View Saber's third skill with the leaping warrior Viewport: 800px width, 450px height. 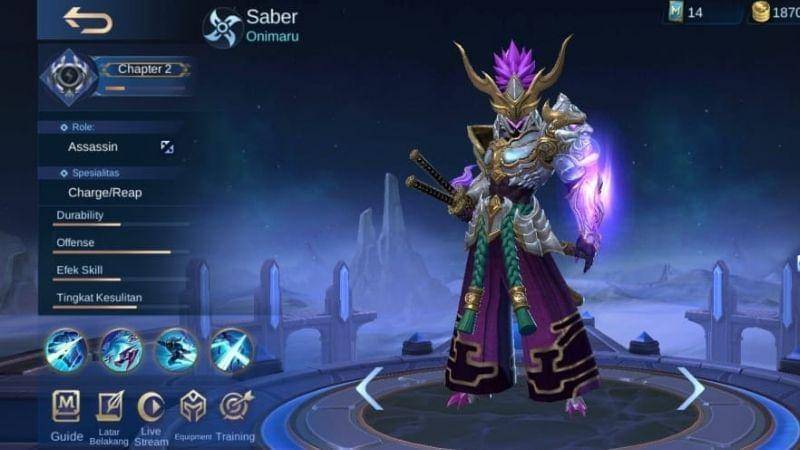(176, 350)
